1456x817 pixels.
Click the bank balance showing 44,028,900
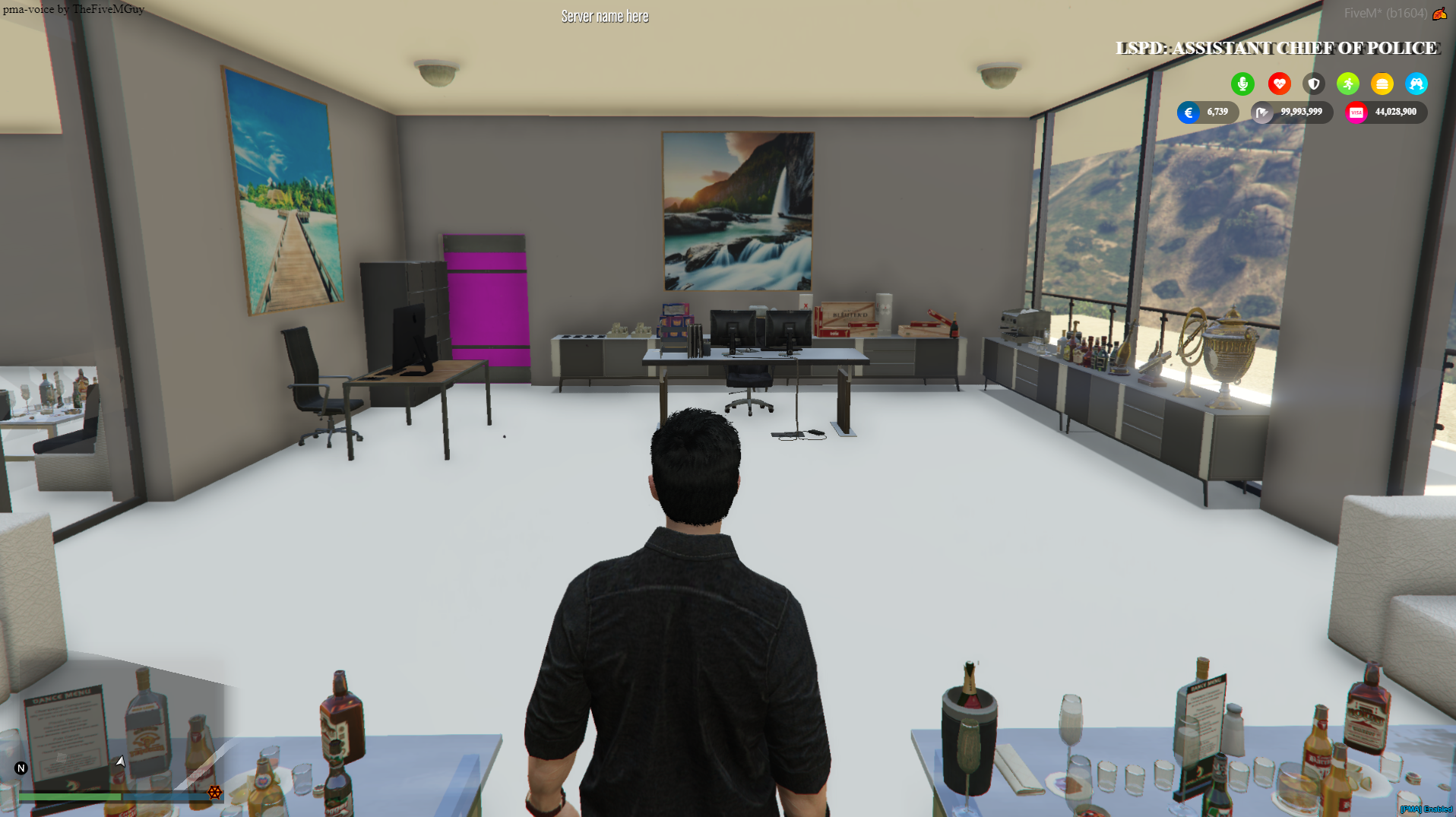(1395, 112)
